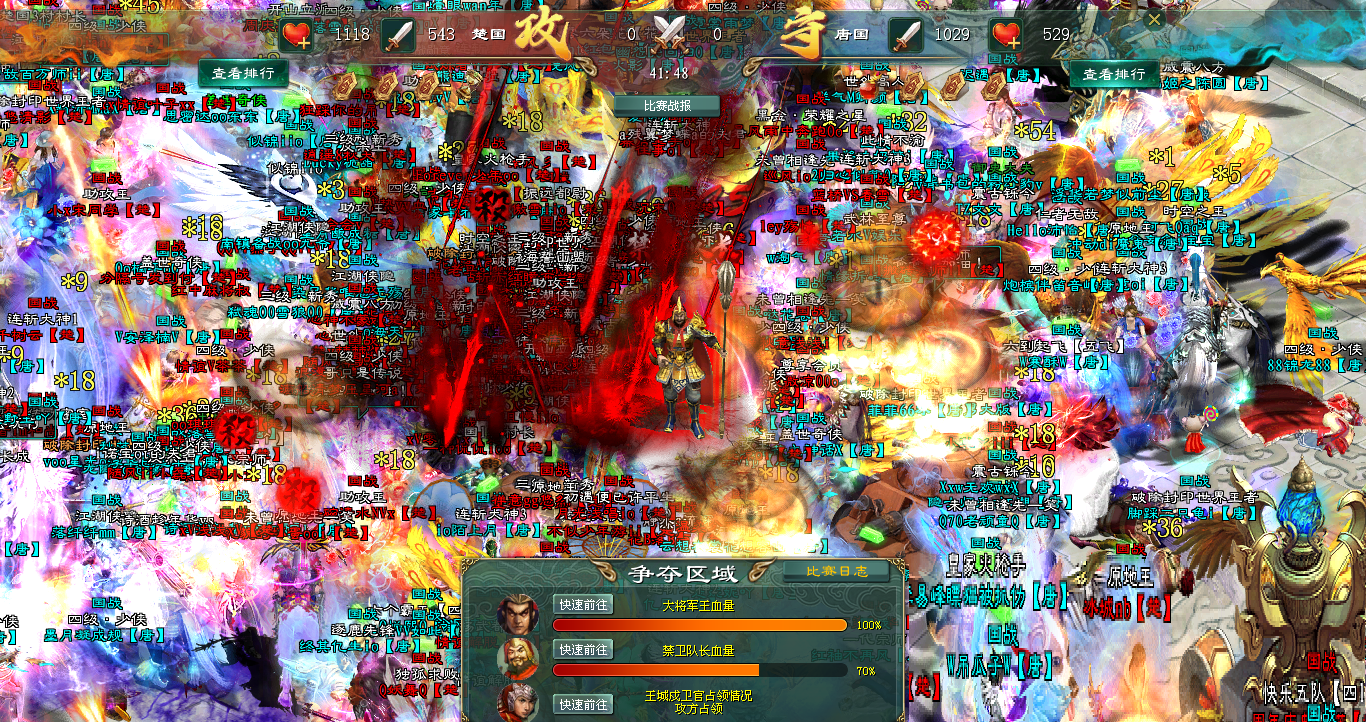Close the attack-defense scoreboard with the X
Image resolution: width=1366 pixels, height=722 pixels.
point(1154,19)
